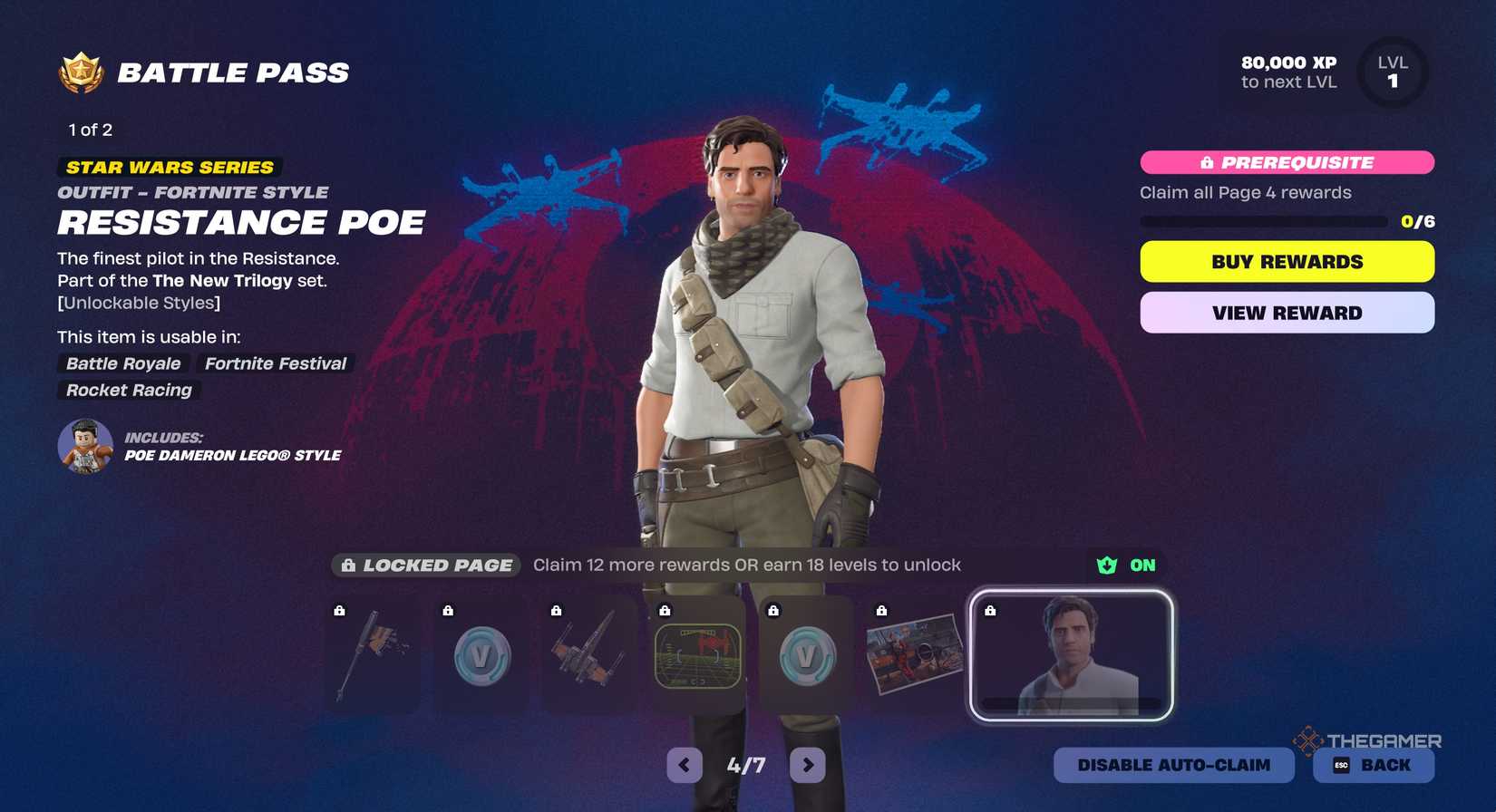Toggle the green auto-claim ON switch

[x=1122, y=565]
